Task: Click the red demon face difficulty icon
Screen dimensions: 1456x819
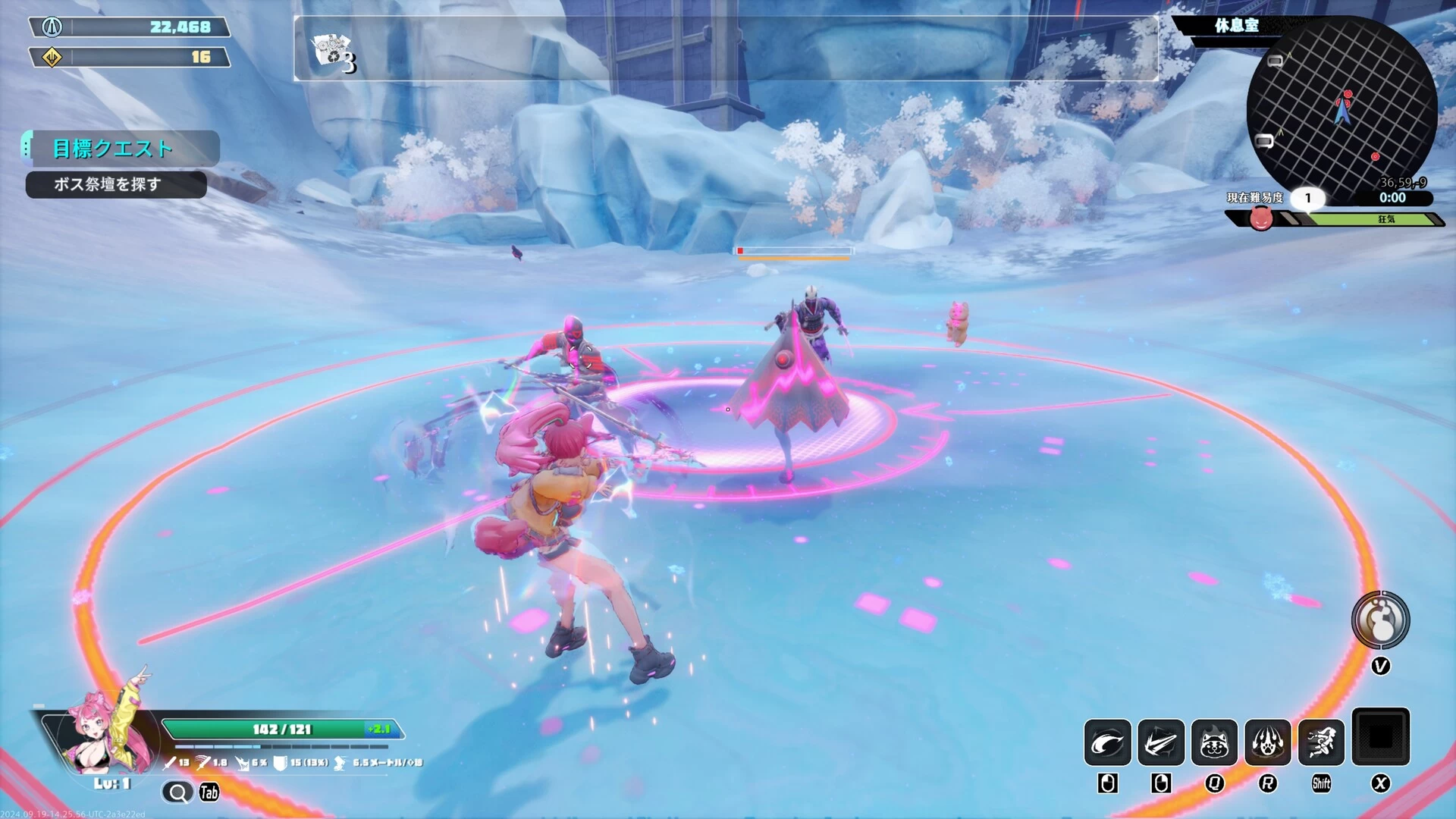Action: pos(1260,219)
